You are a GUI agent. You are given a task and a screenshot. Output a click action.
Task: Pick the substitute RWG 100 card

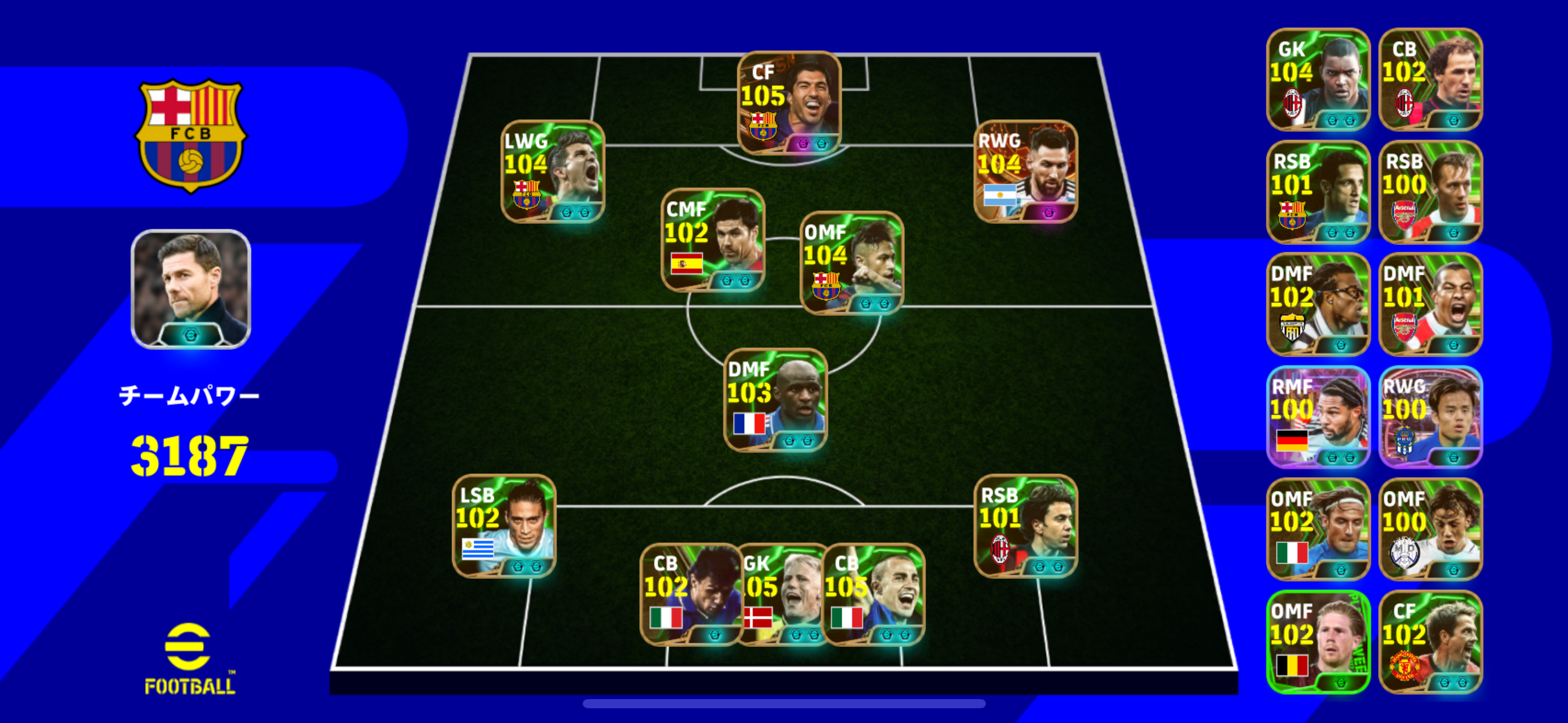[x=1430, y=418]
